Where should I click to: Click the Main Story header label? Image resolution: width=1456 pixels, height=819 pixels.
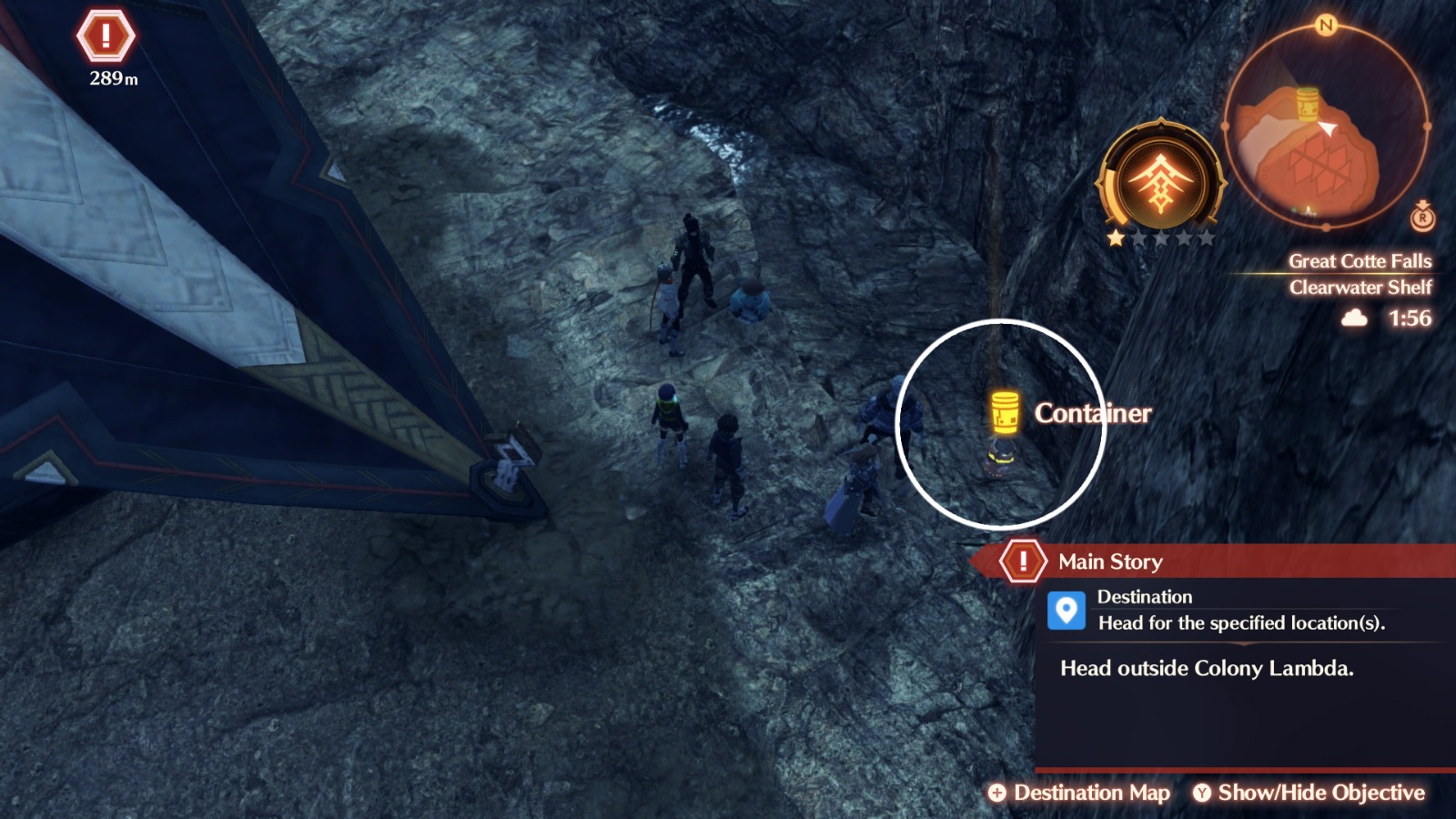point(1108,561)
